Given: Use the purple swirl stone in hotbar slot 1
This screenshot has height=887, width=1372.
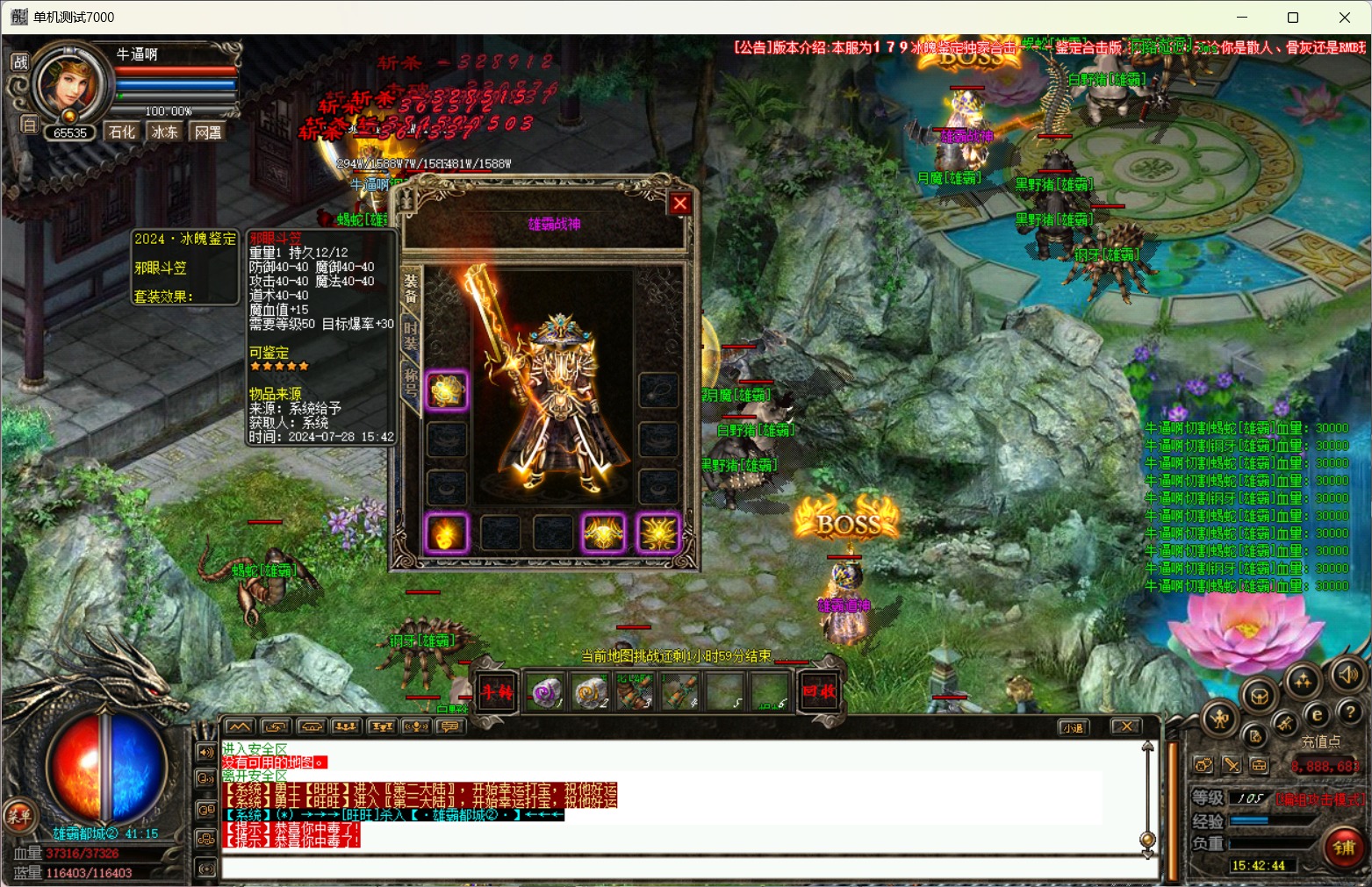Looking at the screenshot, I should click(548, 692).
